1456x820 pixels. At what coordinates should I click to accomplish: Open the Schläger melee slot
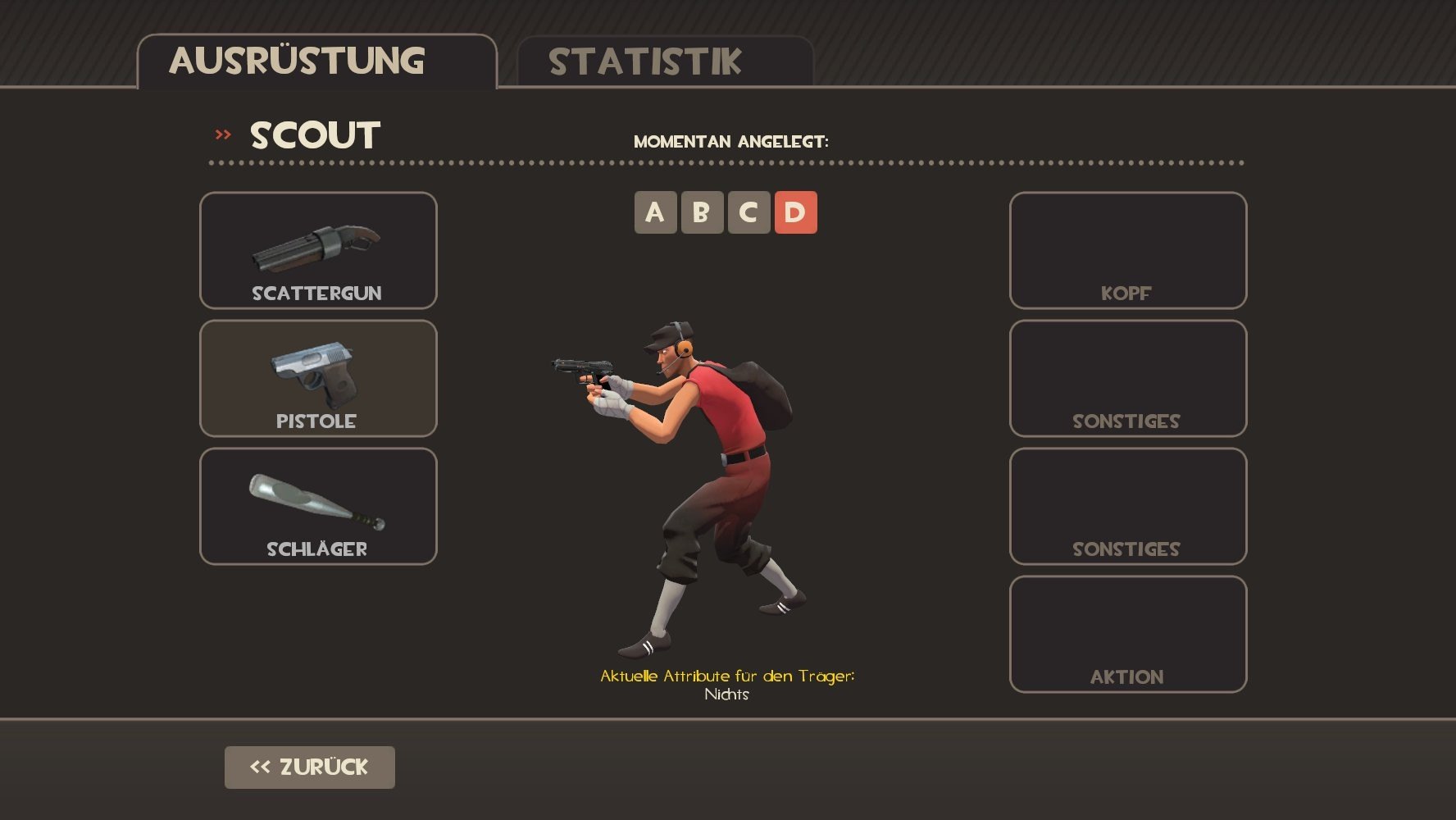click(318, 506)
